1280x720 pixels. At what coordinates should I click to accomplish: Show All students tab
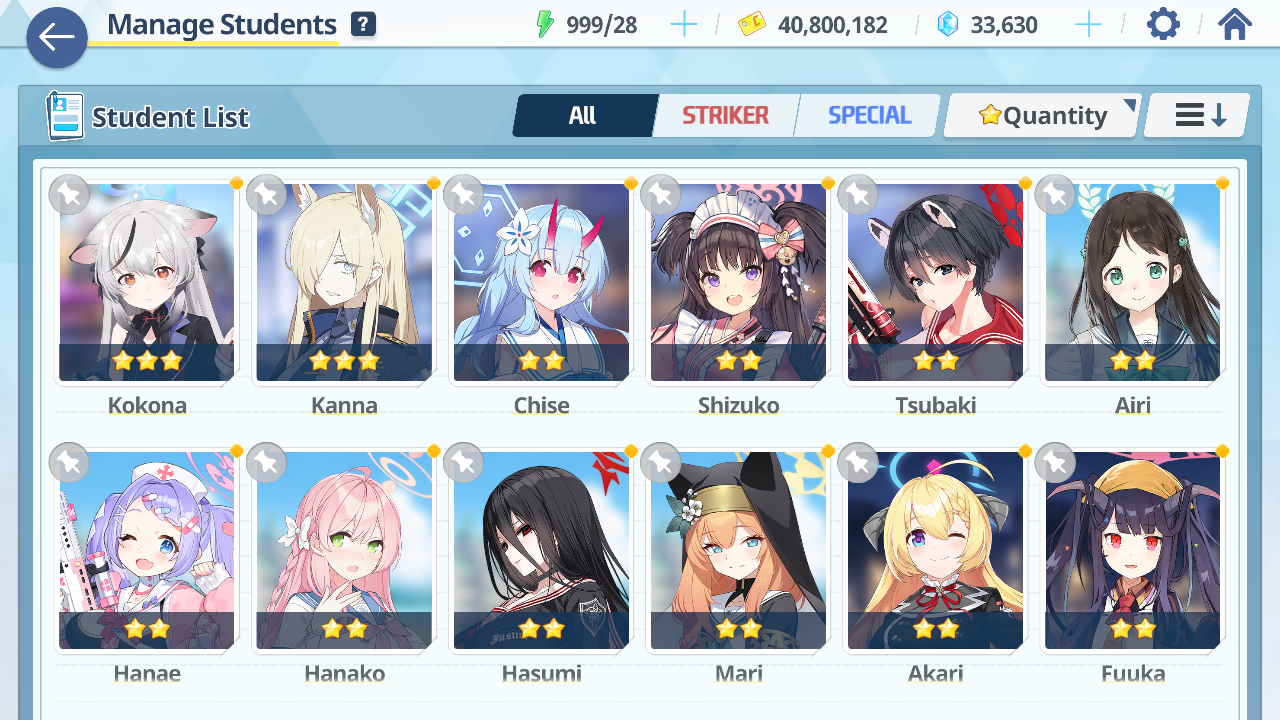point(583,116)
